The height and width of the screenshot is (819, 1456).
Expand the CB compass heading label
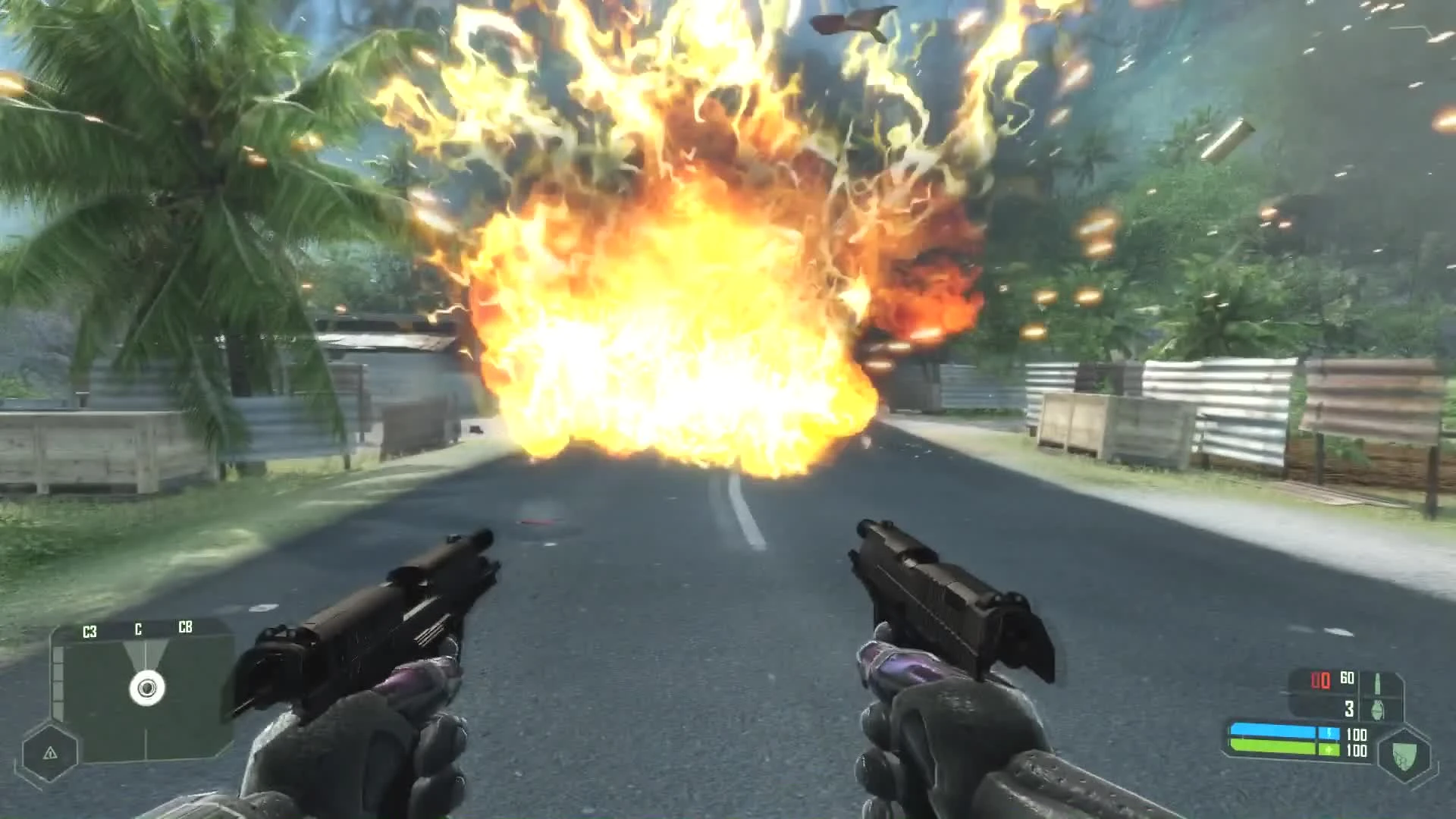pyautogui.click(x=185, y=627)
